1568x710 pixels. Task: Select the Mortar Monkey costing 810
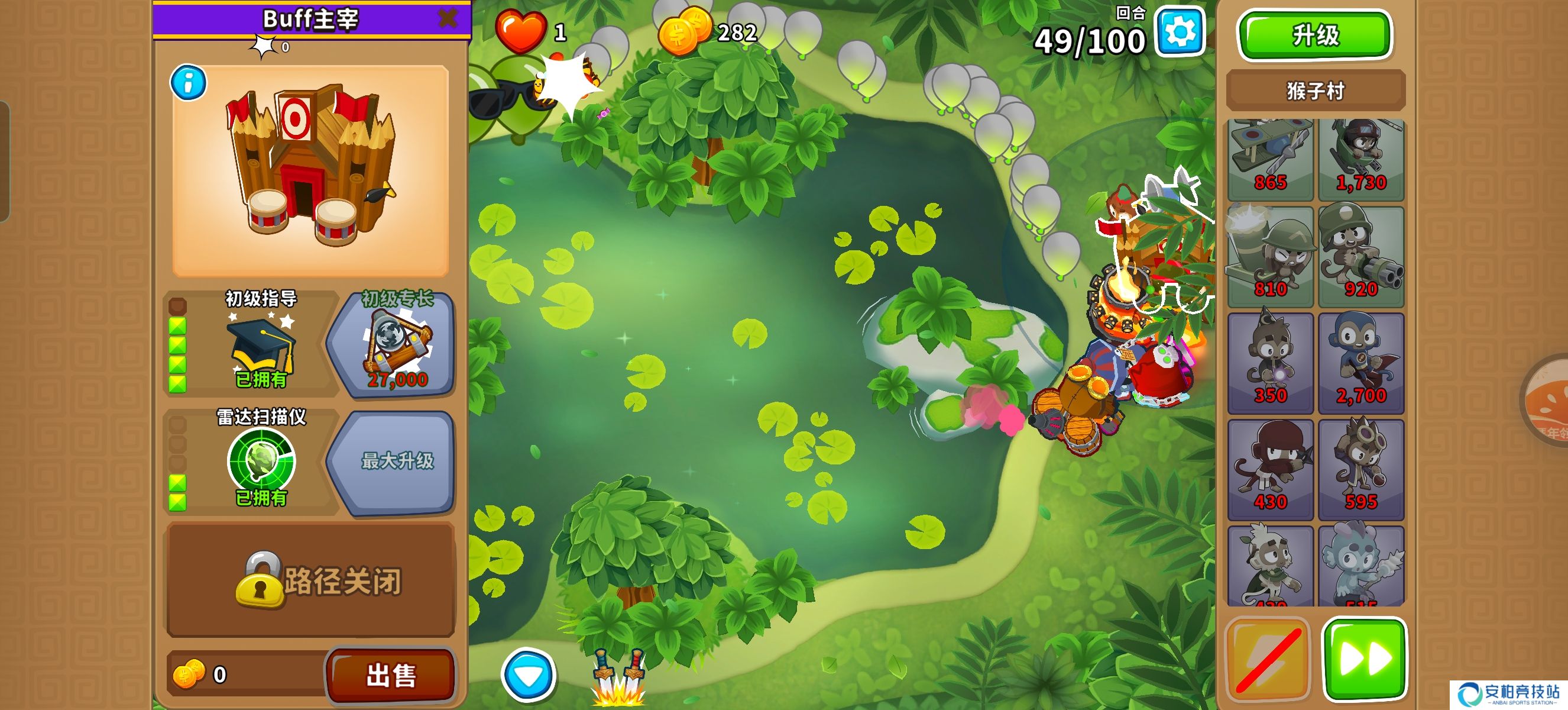tap(1270, 257)
